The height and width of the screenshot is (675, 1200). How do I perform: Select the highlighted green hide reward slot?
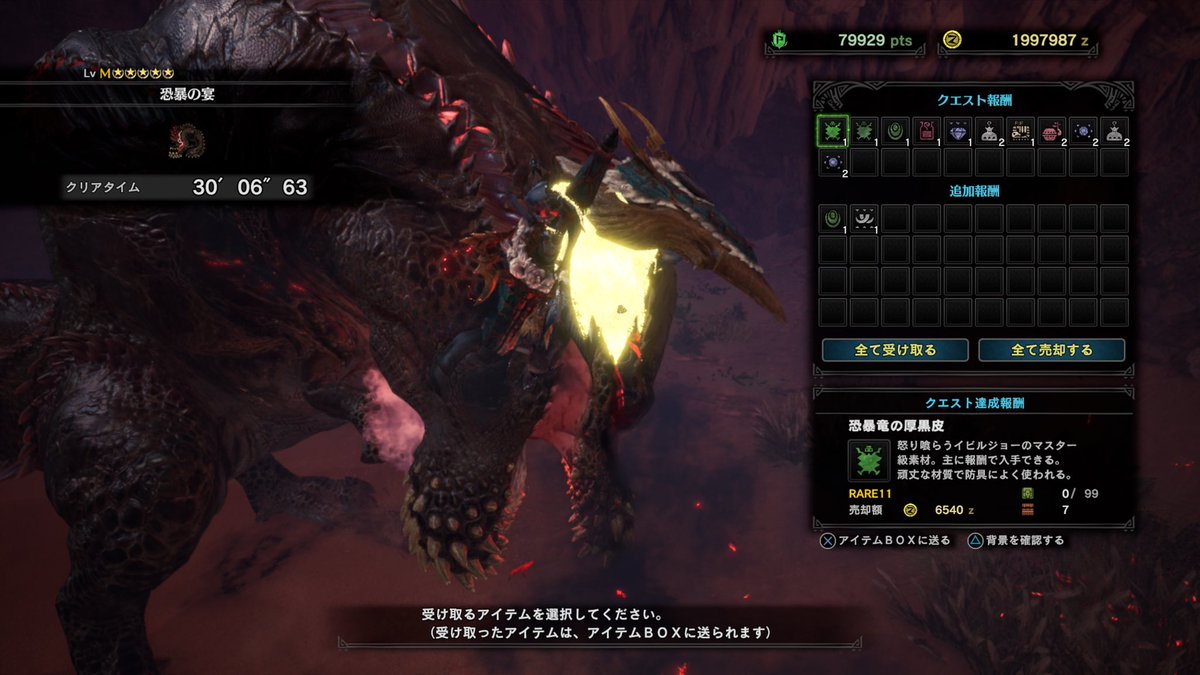833,131
